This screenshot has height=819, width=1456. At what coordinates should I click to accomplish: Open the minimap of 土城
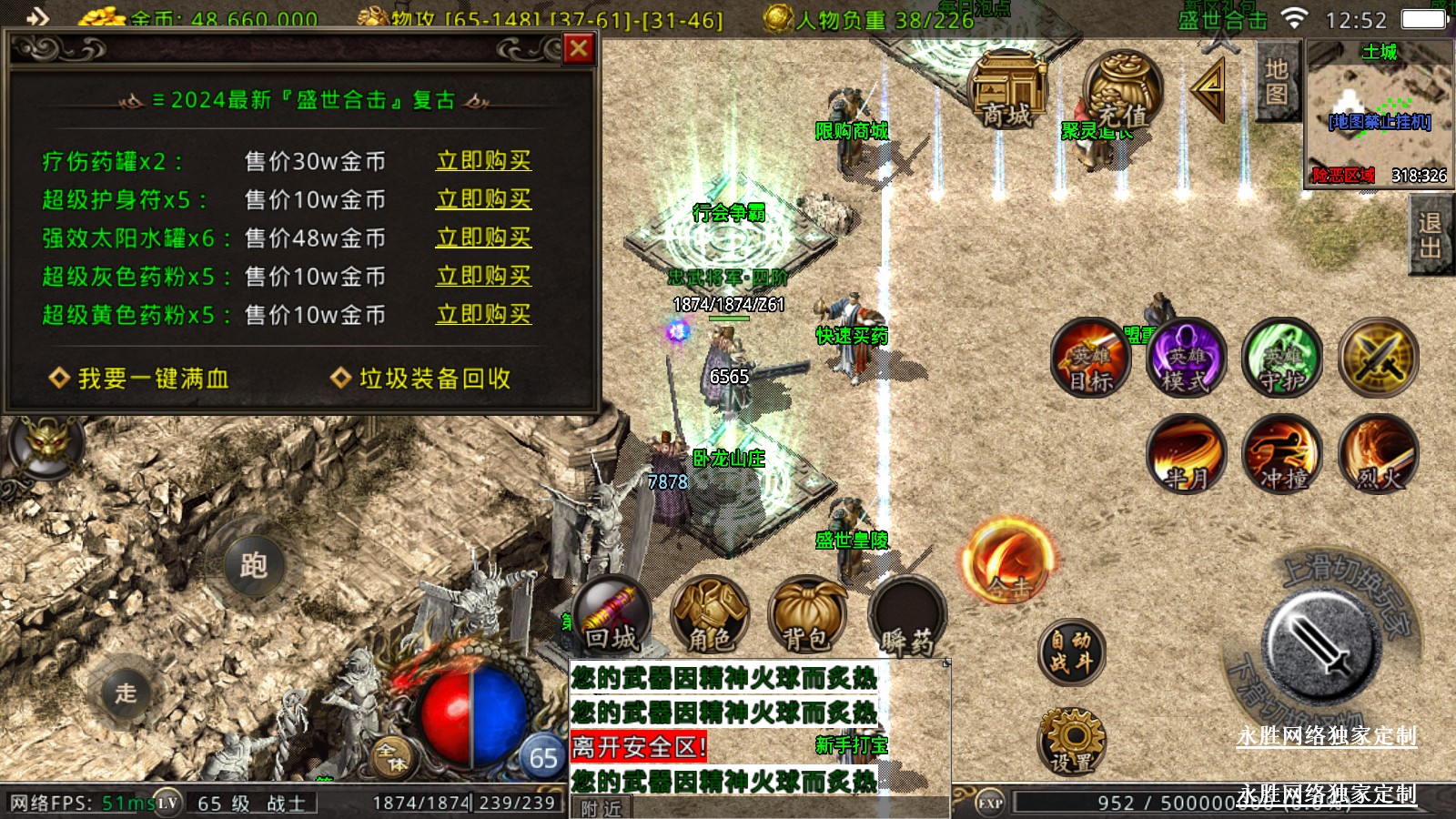tap(1379, 114)
